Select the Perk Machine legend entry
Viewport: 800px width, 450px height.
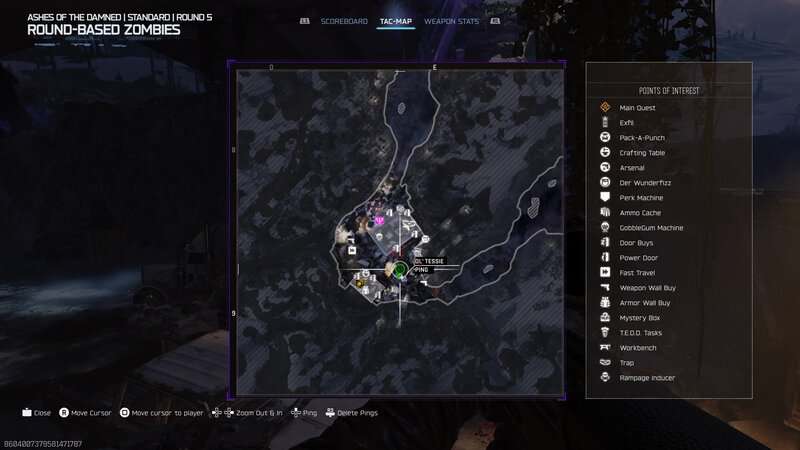(x=641, y=197)
